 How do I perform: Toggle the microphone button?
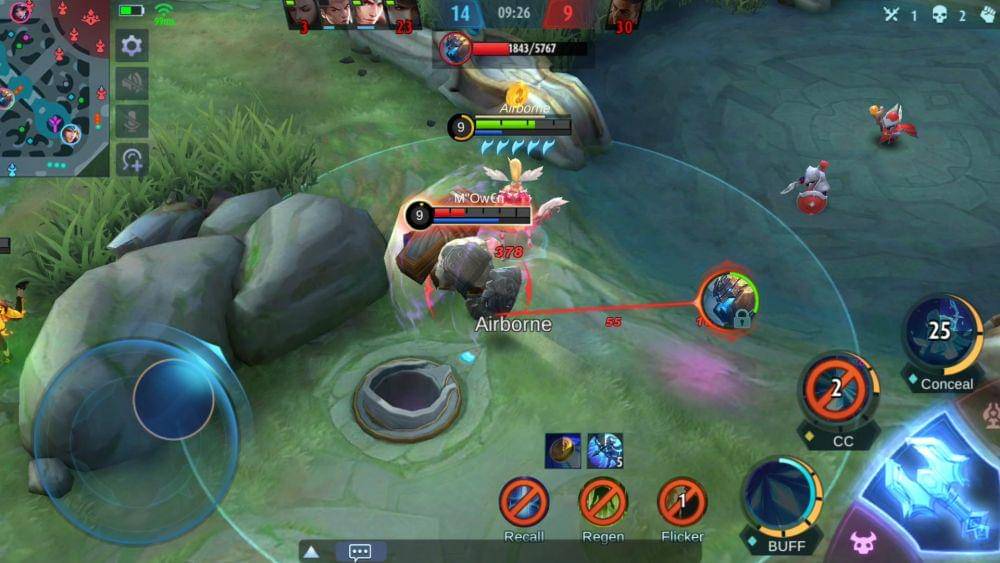132,121
